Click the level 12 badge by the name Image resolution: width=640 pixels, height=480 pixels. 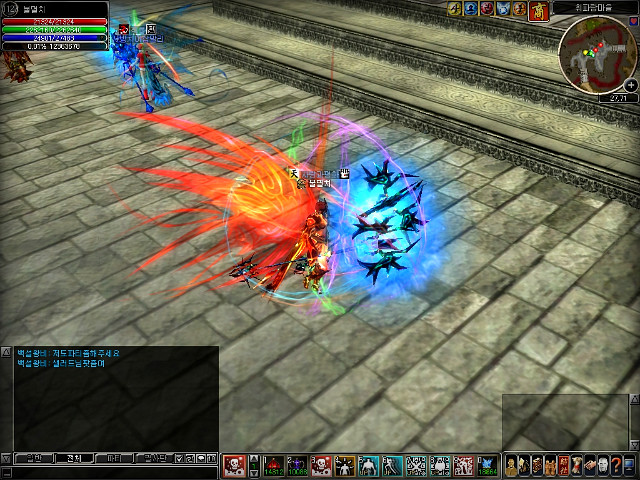10,8
